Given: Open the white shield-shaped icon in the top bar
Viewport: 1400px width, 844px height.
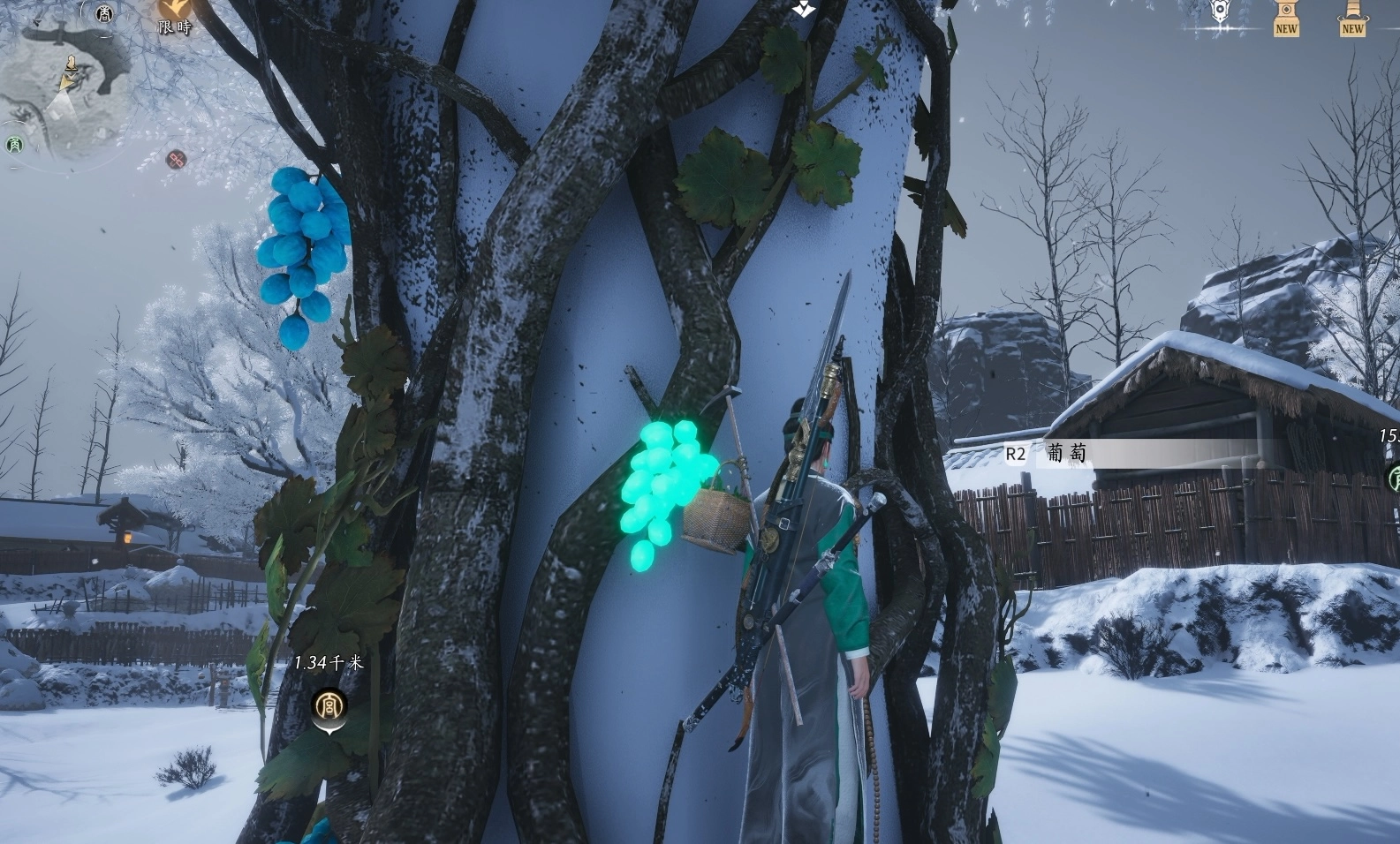Looking at the screenshot, I should tap(1221, 12).
